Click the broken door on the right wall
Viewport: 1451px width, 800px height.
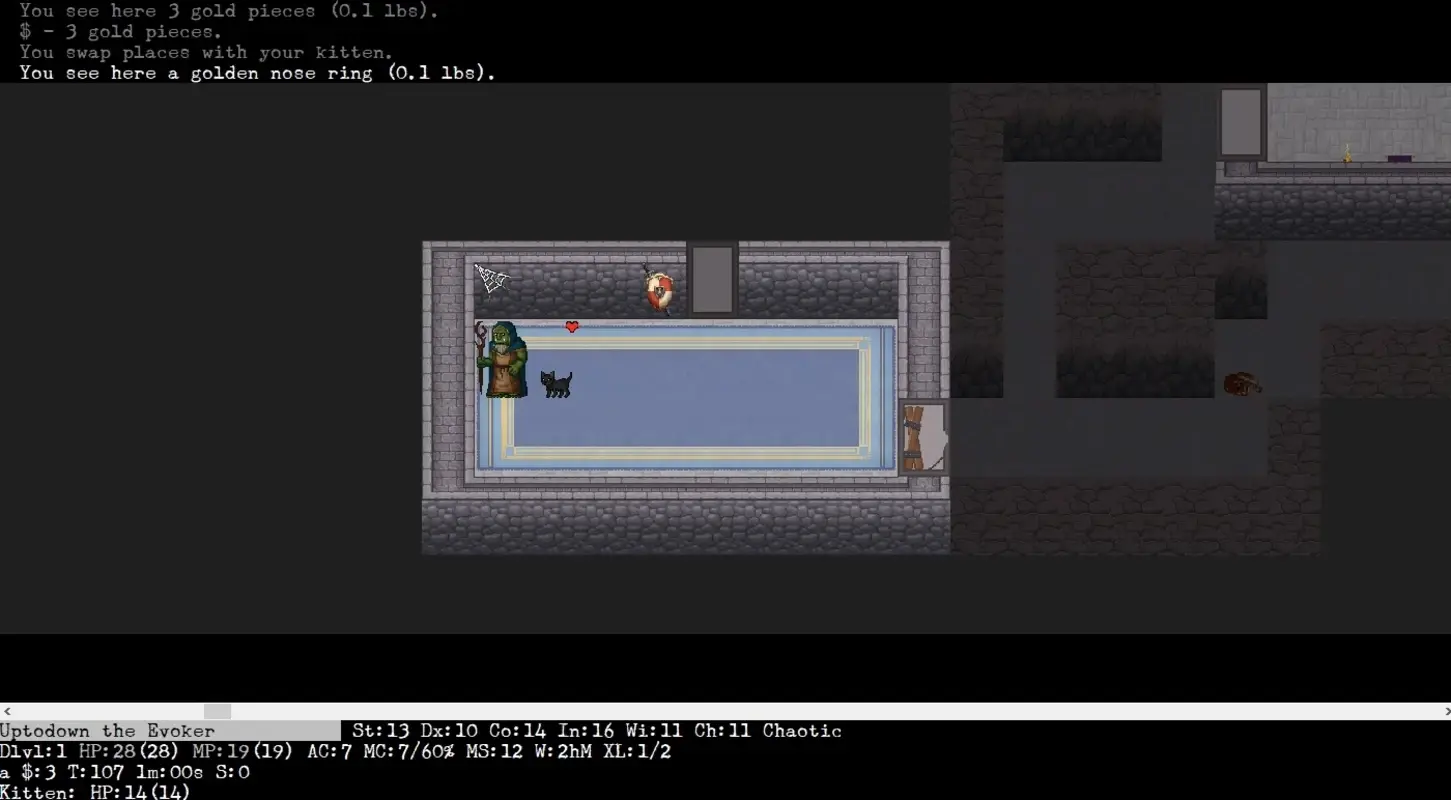click(923, 438)
